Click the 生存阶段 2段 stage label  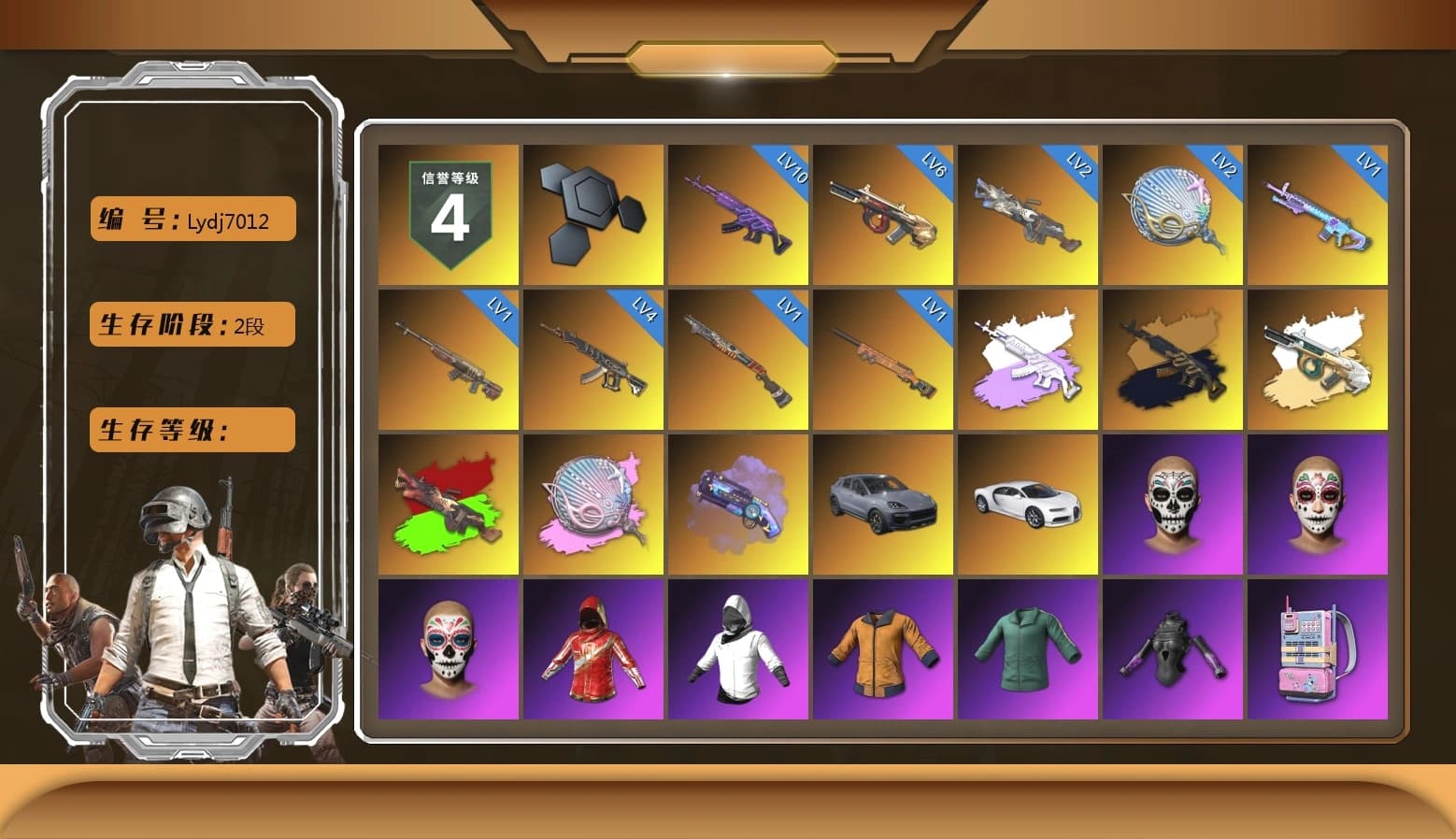(x=191, y=324)
